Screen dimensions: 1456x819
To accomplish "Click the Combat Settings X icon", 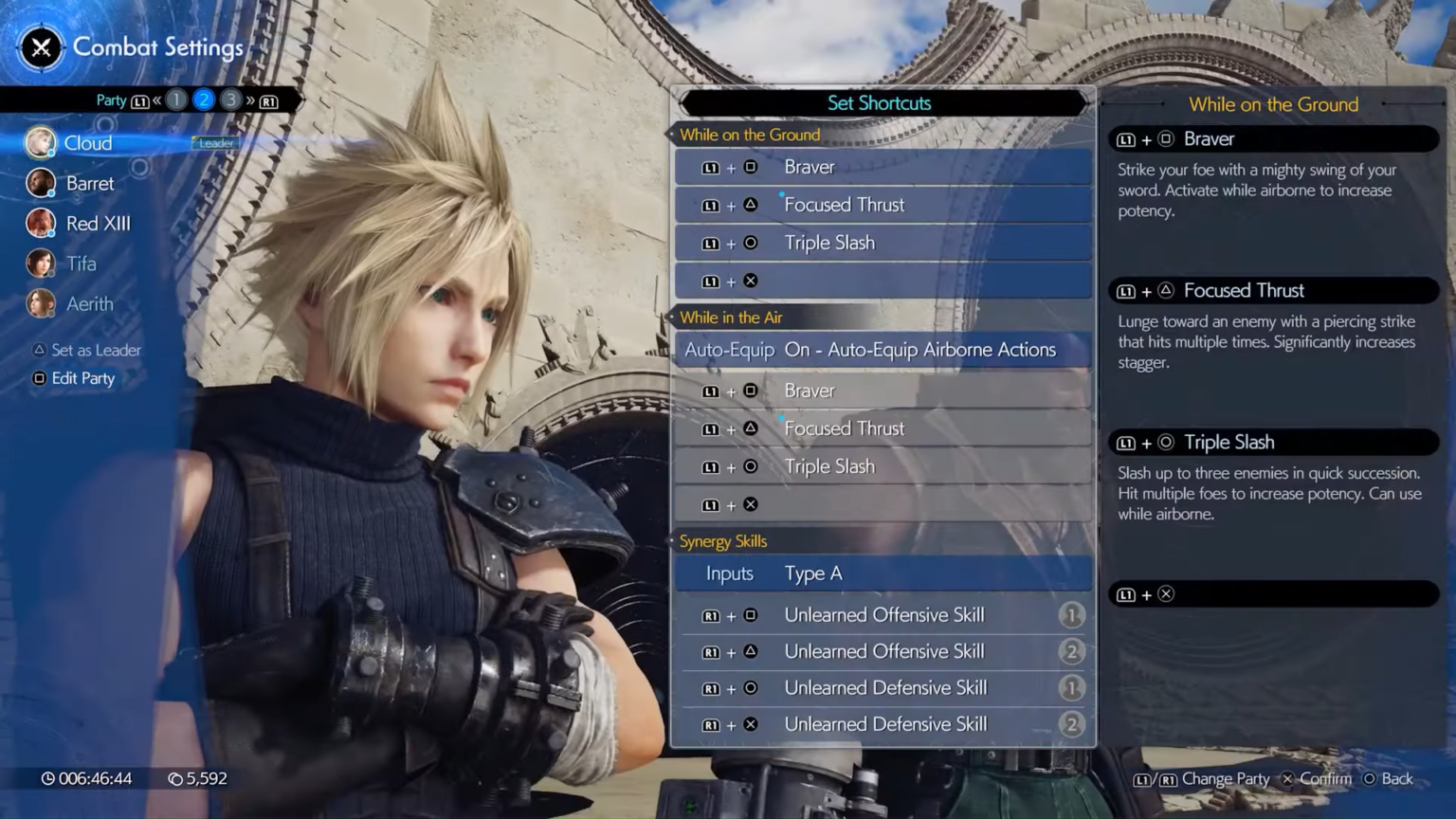I will 40,47.
